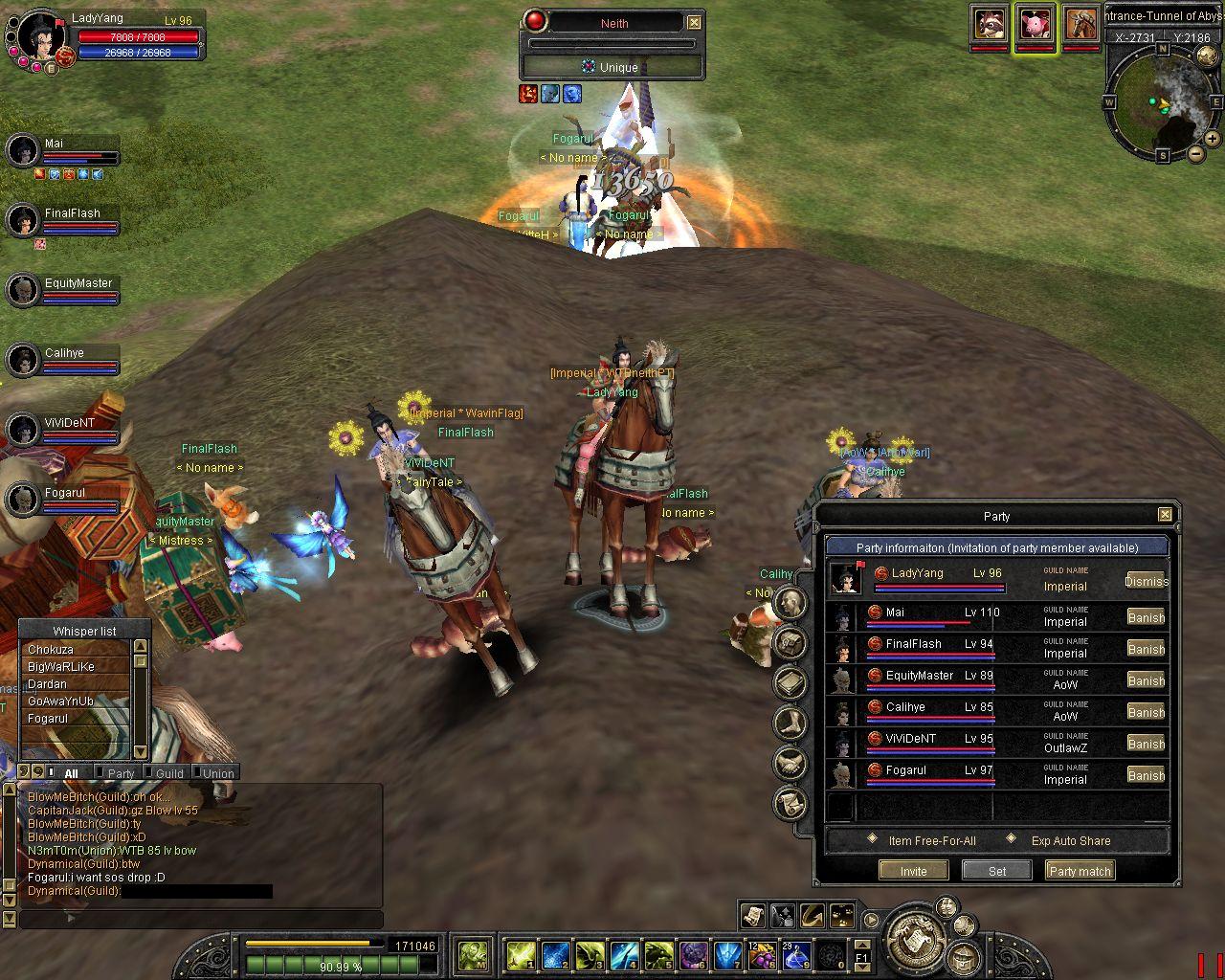The image size is (1225, 980).
Task: Click the minimap
Action: tap(1162, 101)
